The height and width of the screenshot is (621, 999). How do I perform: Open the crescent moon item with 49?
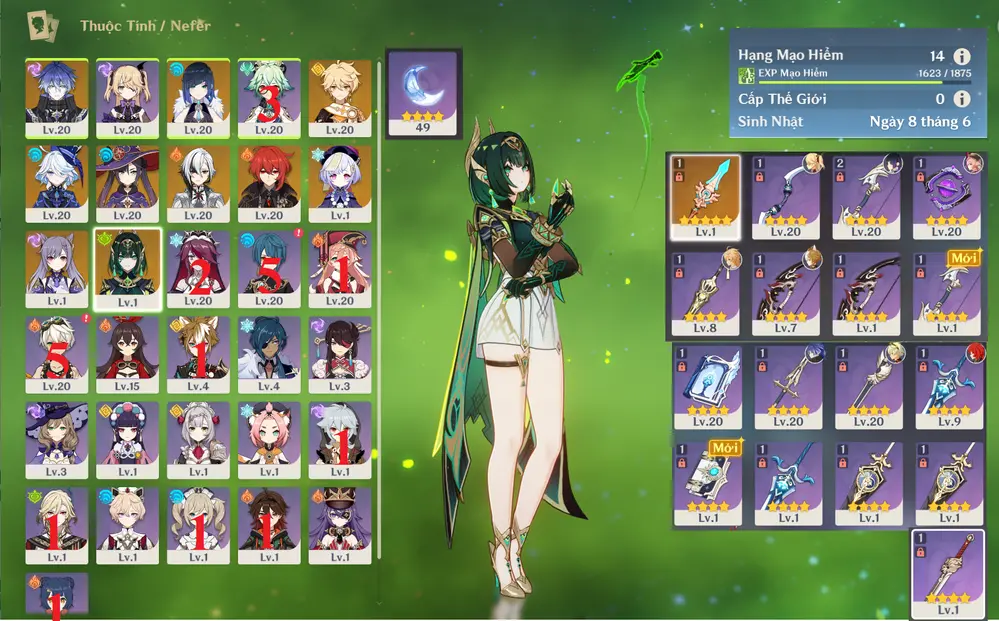[422, 92]
